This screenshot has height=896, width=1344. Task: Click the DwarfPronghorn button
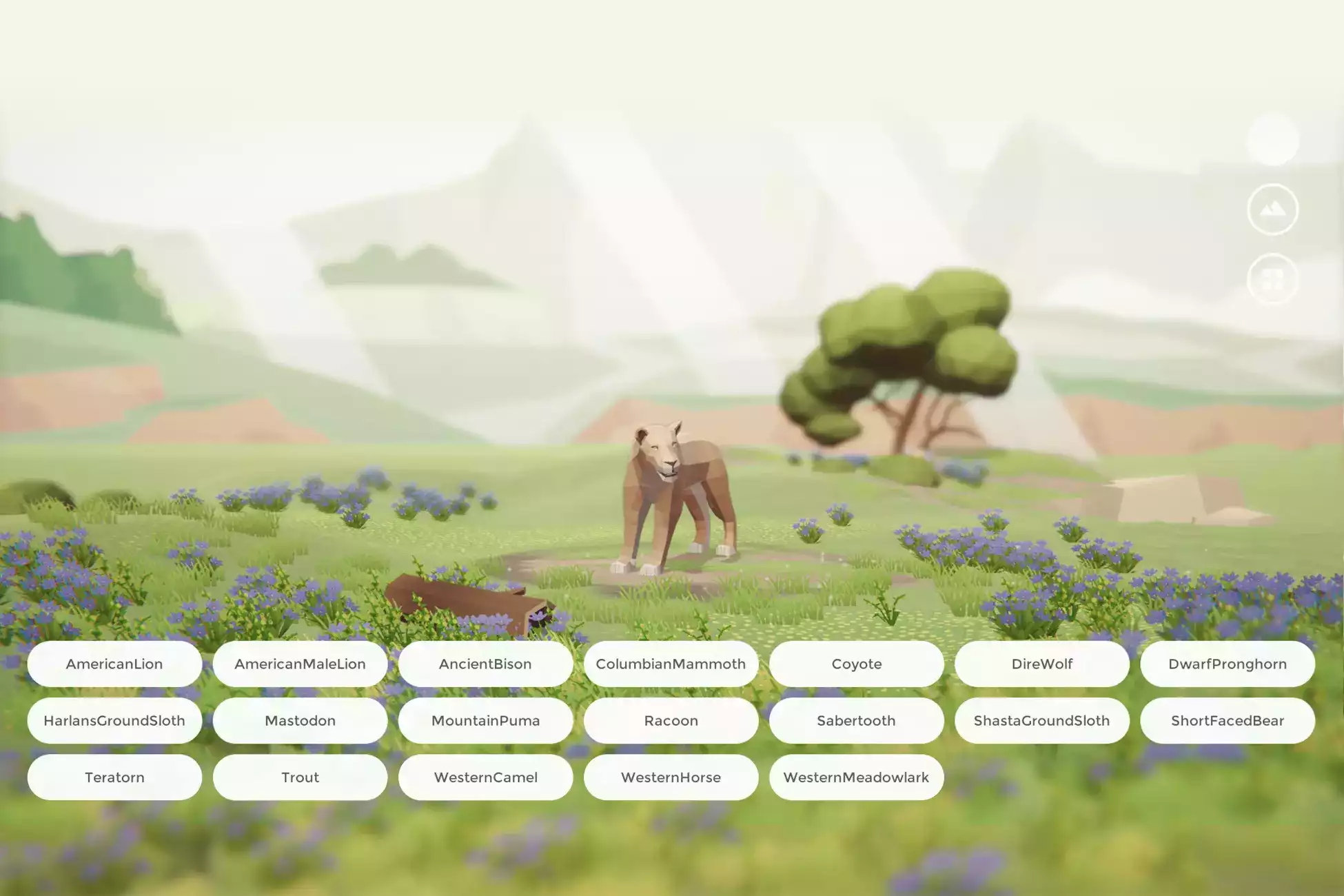pos(1227,664)
